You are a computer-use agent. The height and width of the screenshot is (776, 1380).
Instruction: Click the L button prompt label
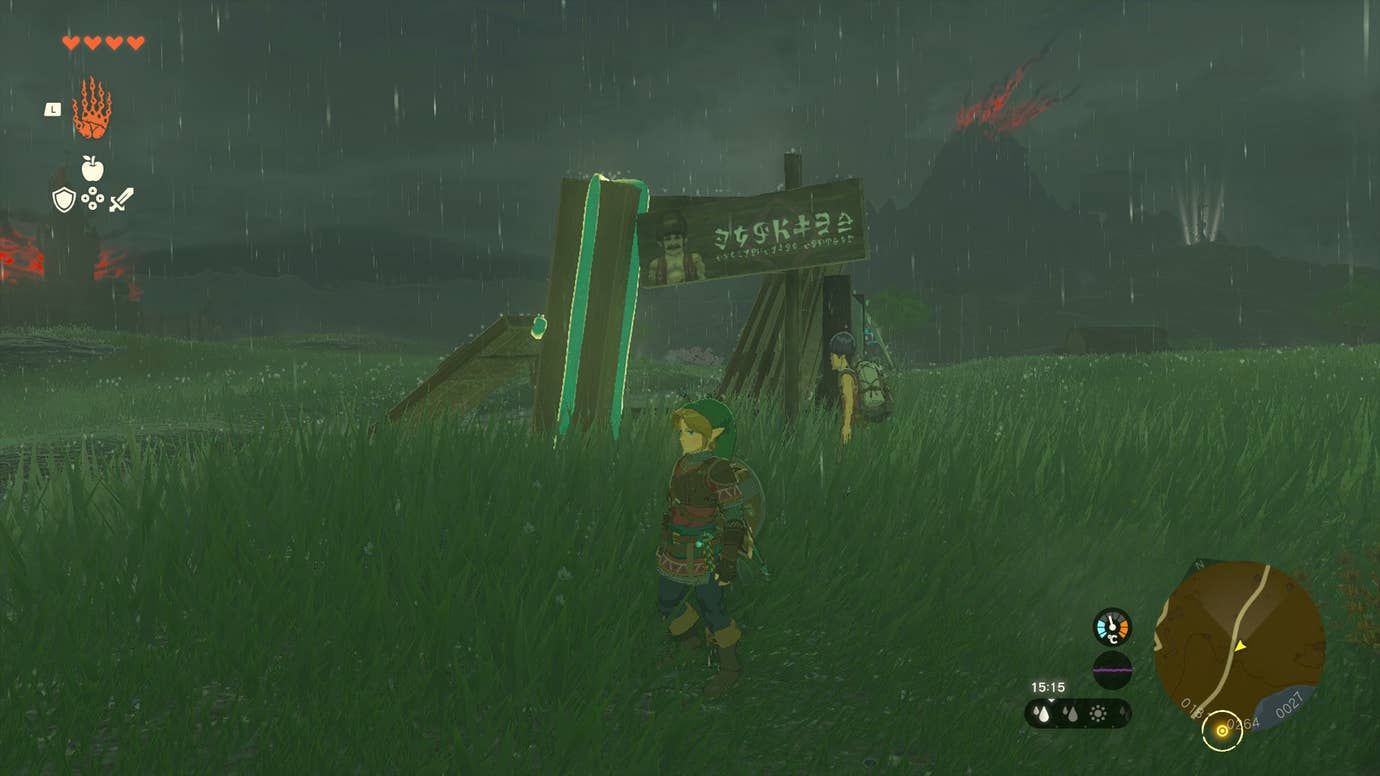(x=52, y=110)
